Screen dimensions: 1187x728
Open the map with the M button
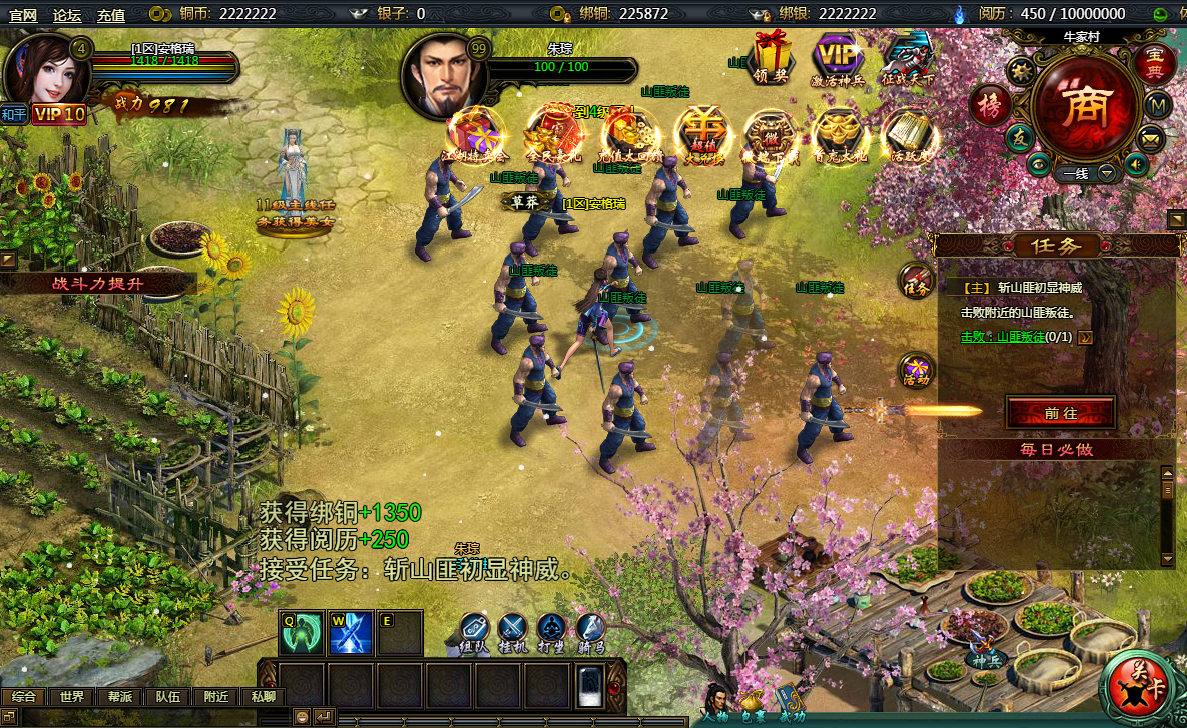click(x=1157, y=104)
